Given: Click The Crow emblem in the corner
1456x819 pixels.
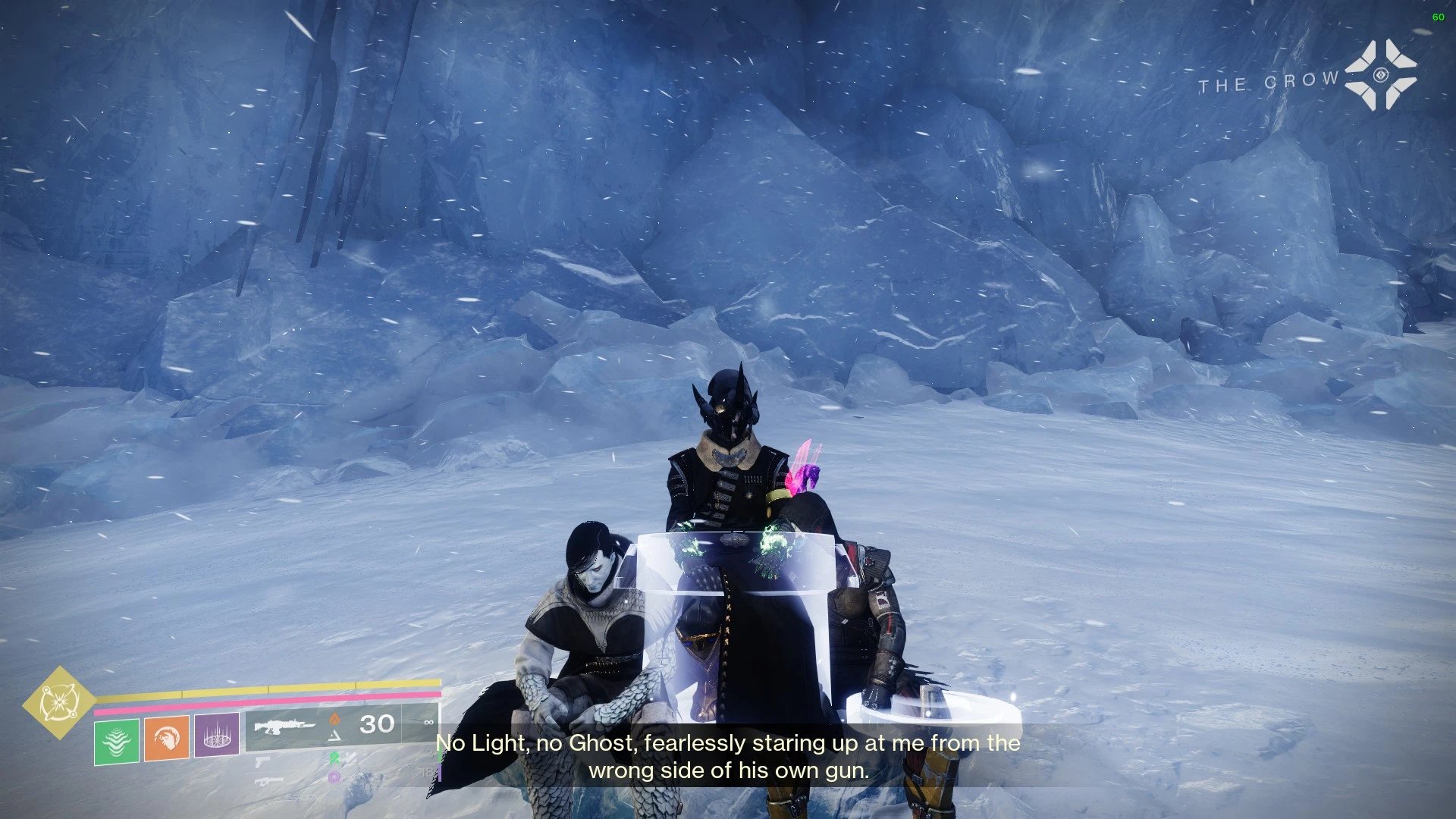Looking at the screenshot, I should coord(1380,75).
